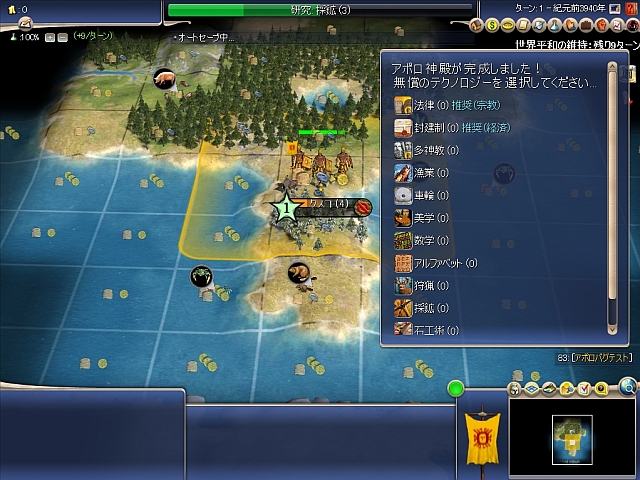Open the financial advisor dollar icon

click(x=494, y=24)
